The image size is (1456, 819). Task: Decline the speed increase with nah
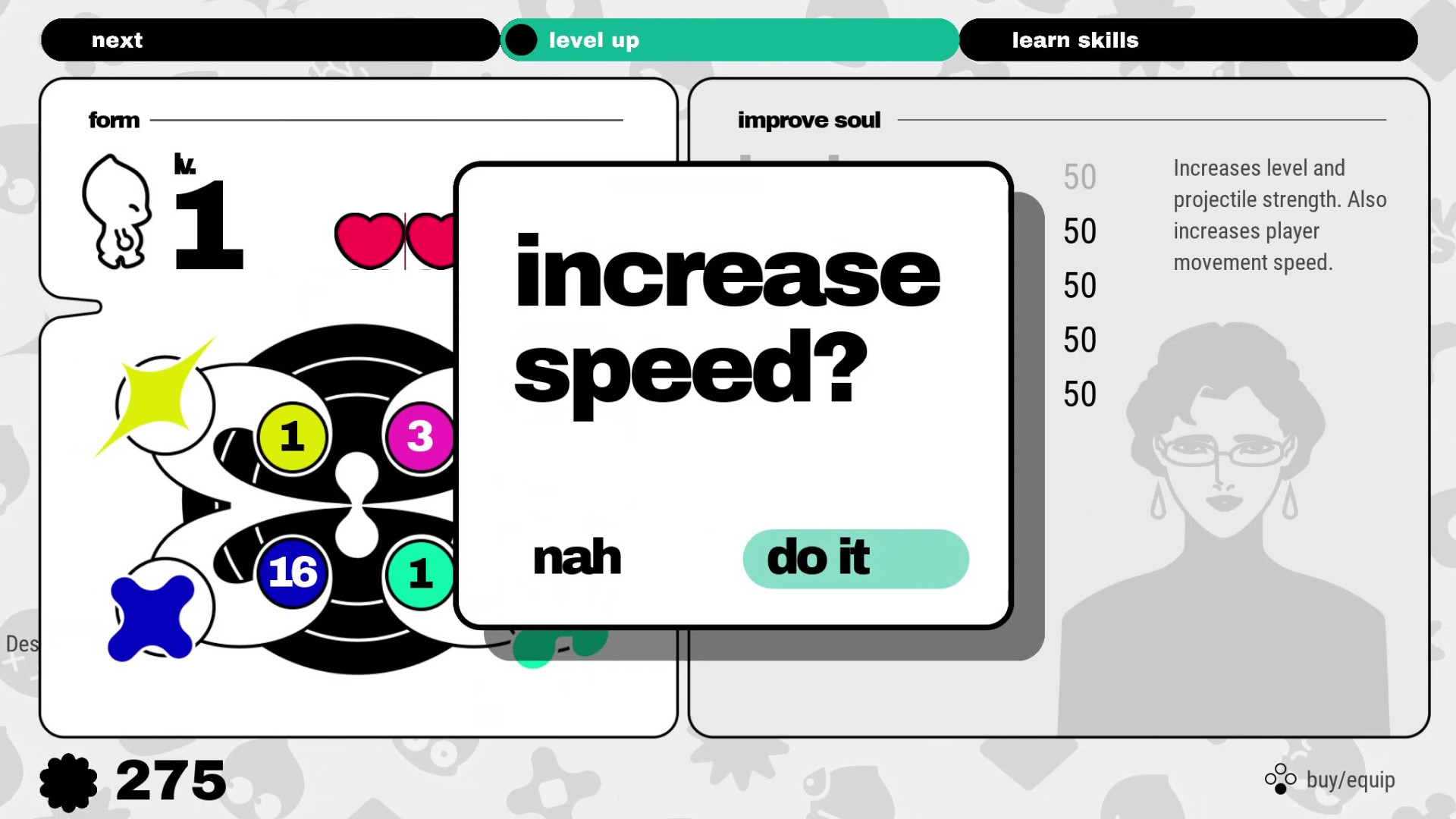tap(576, 559)
